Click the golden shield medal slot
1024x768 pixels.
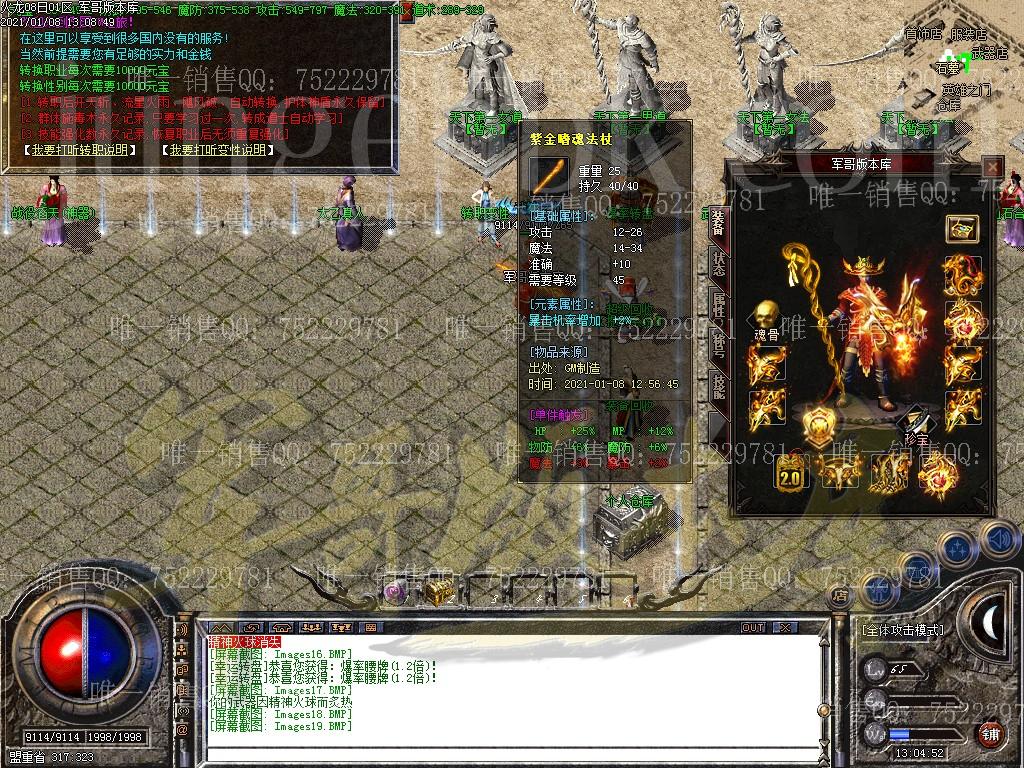(x=818, y=425)
